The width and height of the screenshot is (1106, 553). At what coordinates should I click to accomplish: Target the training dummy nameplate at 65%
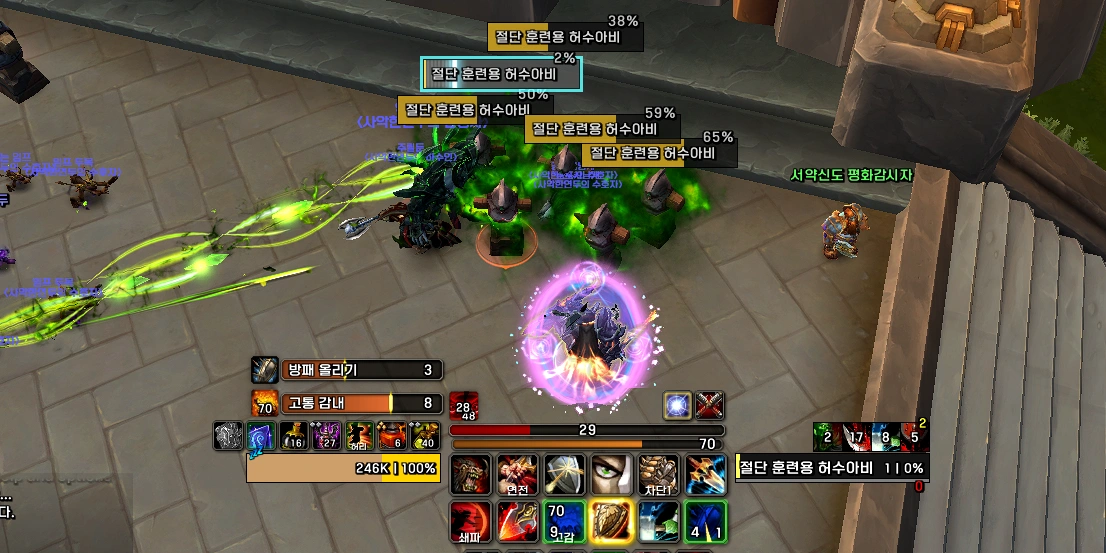point(660,154)
